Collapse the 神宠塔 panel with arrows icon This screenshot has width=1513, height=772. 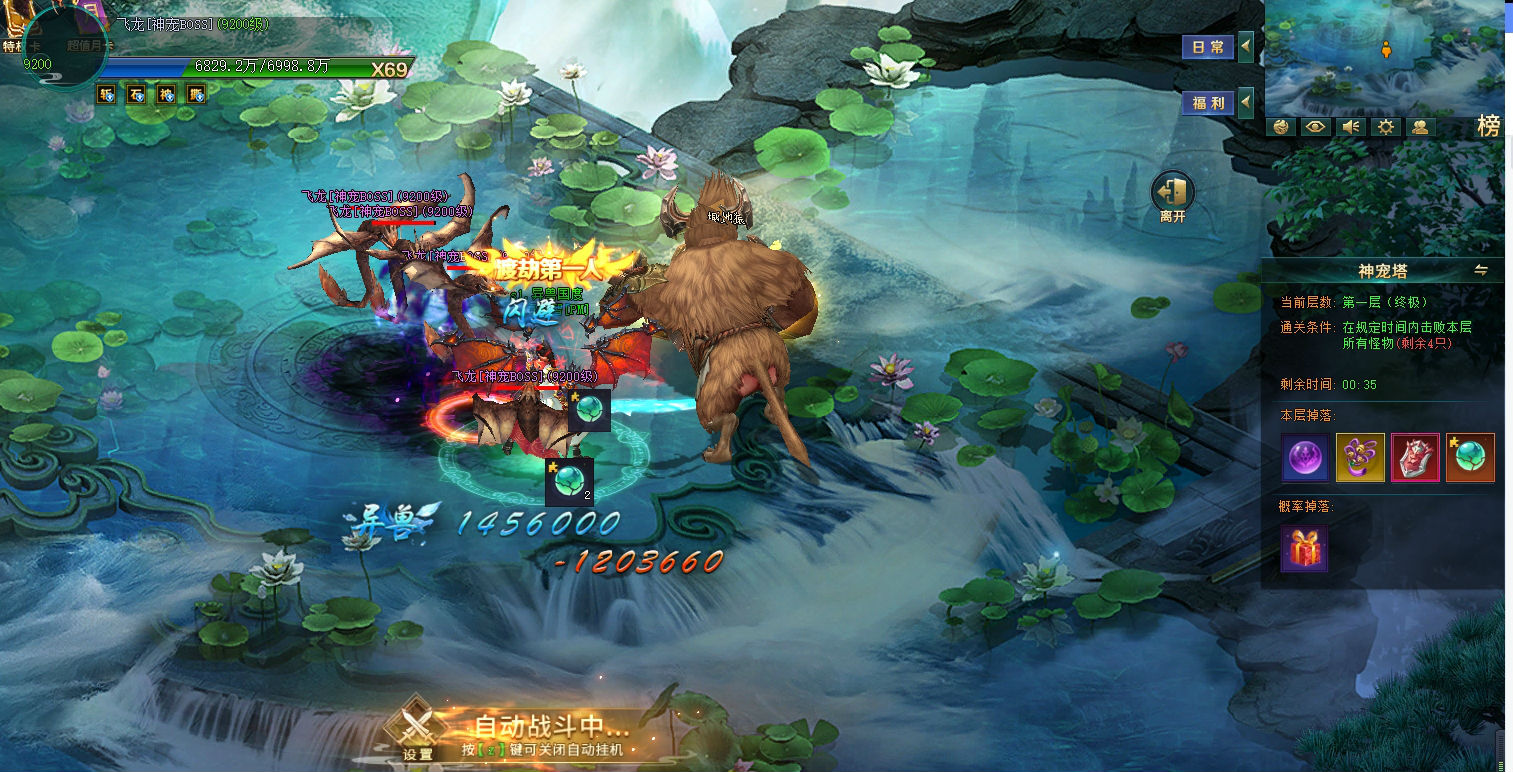click(1481, 270)
